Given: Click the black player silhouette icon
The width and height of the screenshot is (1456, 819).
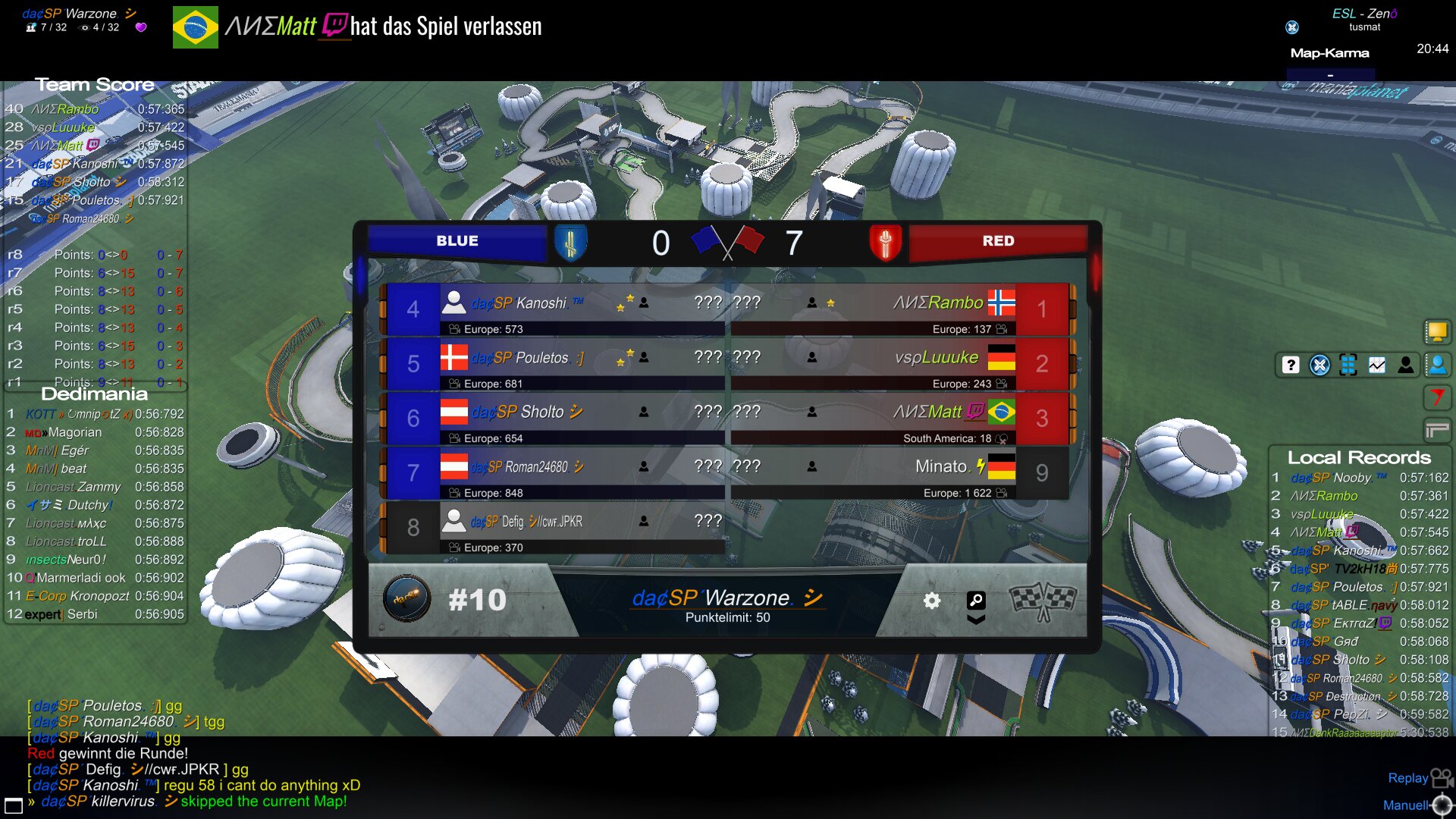Looking at the screenshot, I should coord(1406,365).
